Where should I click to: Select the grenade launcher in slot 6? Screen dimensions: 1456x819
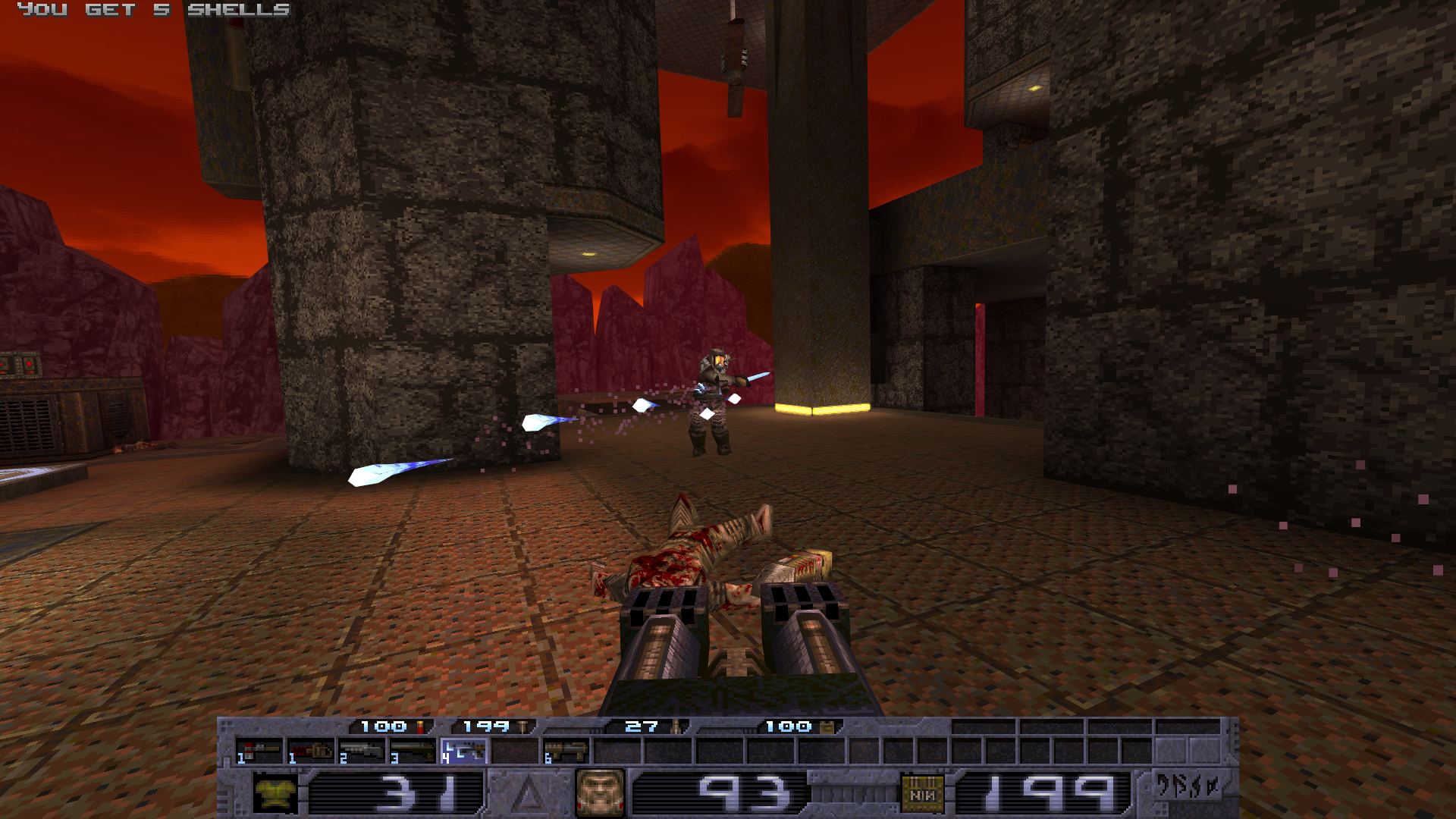(566, 752)
